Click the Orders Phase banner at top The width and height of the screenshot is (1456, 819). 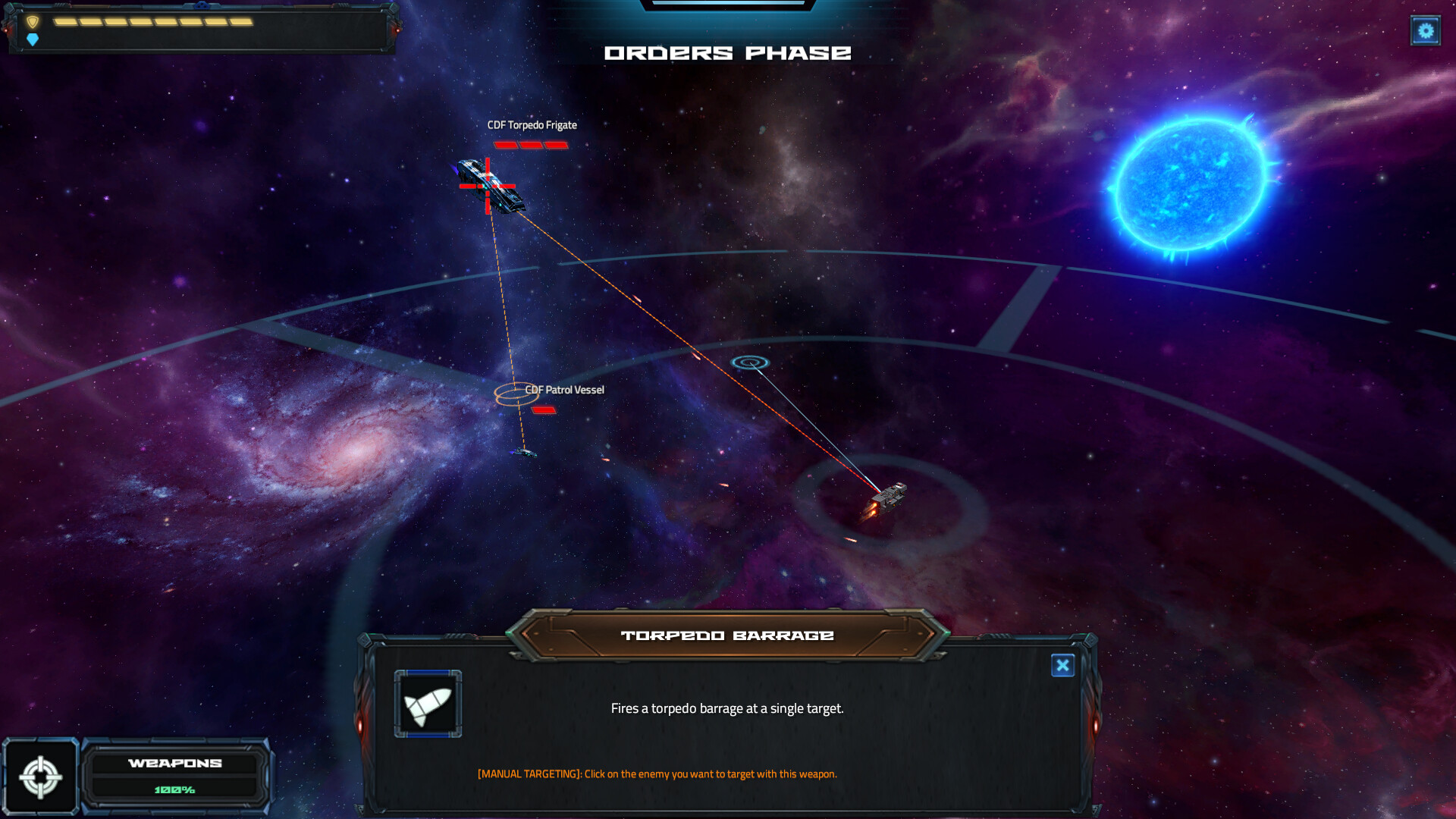[727, 52]
